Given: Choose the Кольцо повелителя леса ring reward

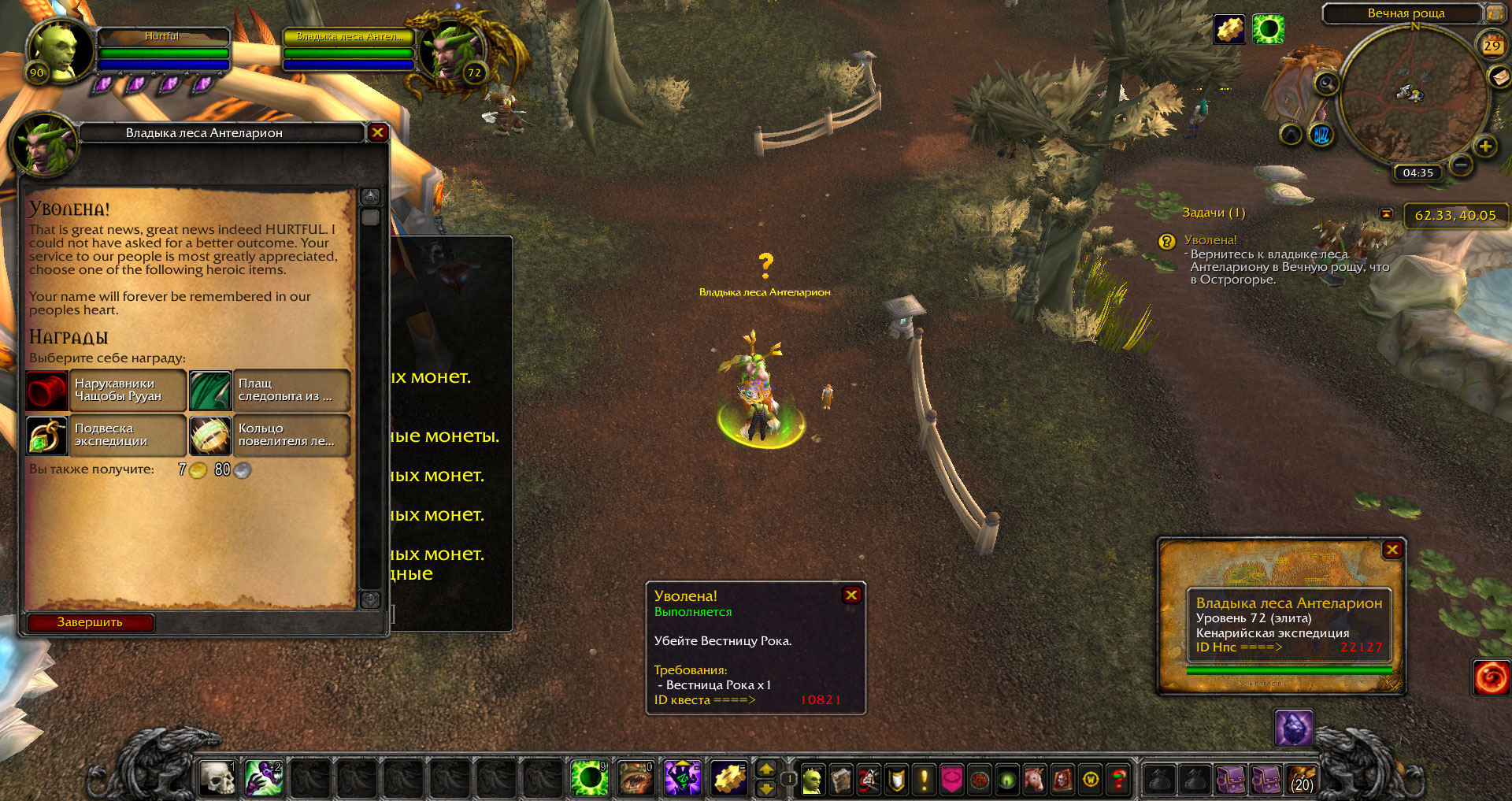Looking at the screenshot, I should tap(270, 436).
